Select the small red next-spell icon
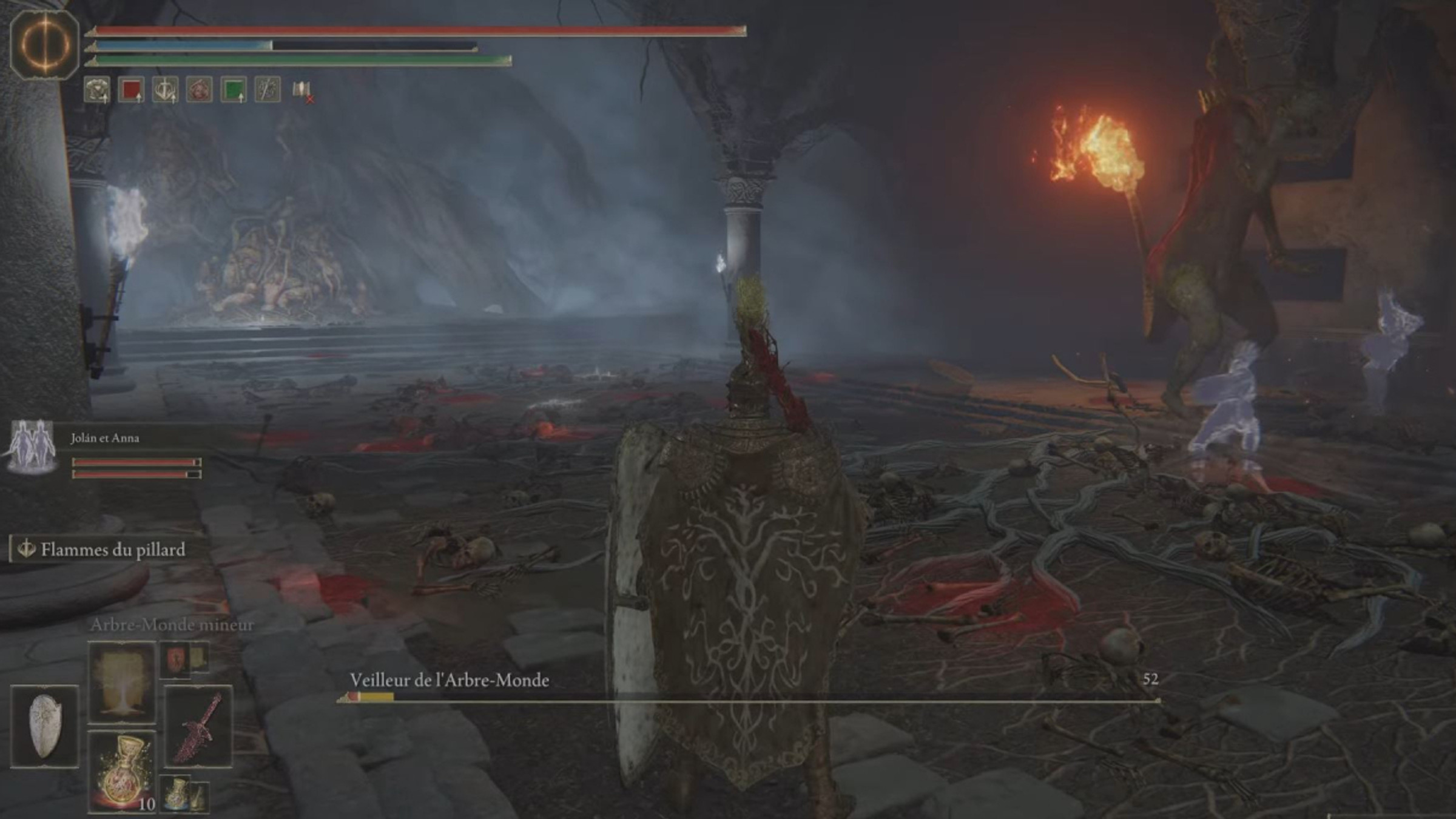Image resolution: width=1456 pixels, height=819 pixels. [x=176, y=659]
